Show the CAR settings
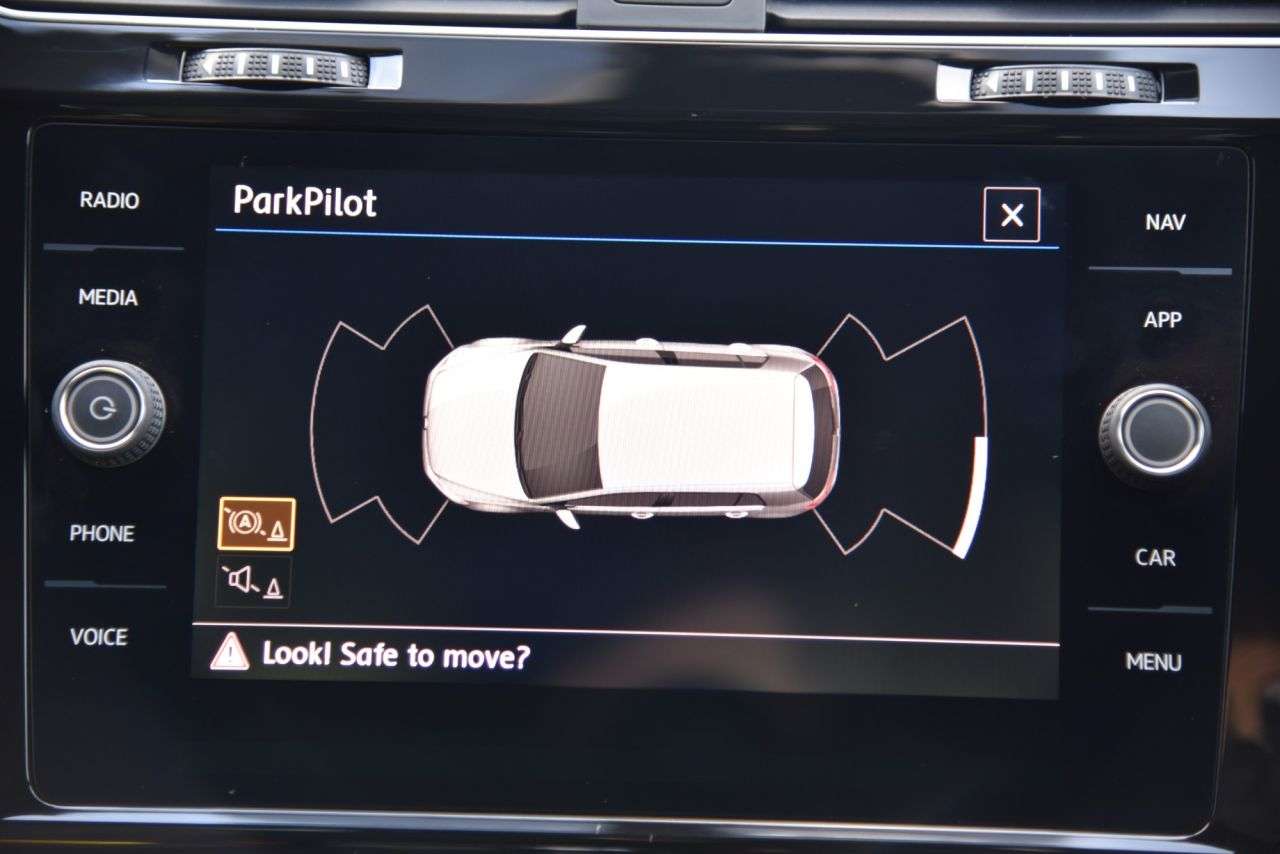The height and width of the screenshot is (854, 1280). (x=1155, y=558)
